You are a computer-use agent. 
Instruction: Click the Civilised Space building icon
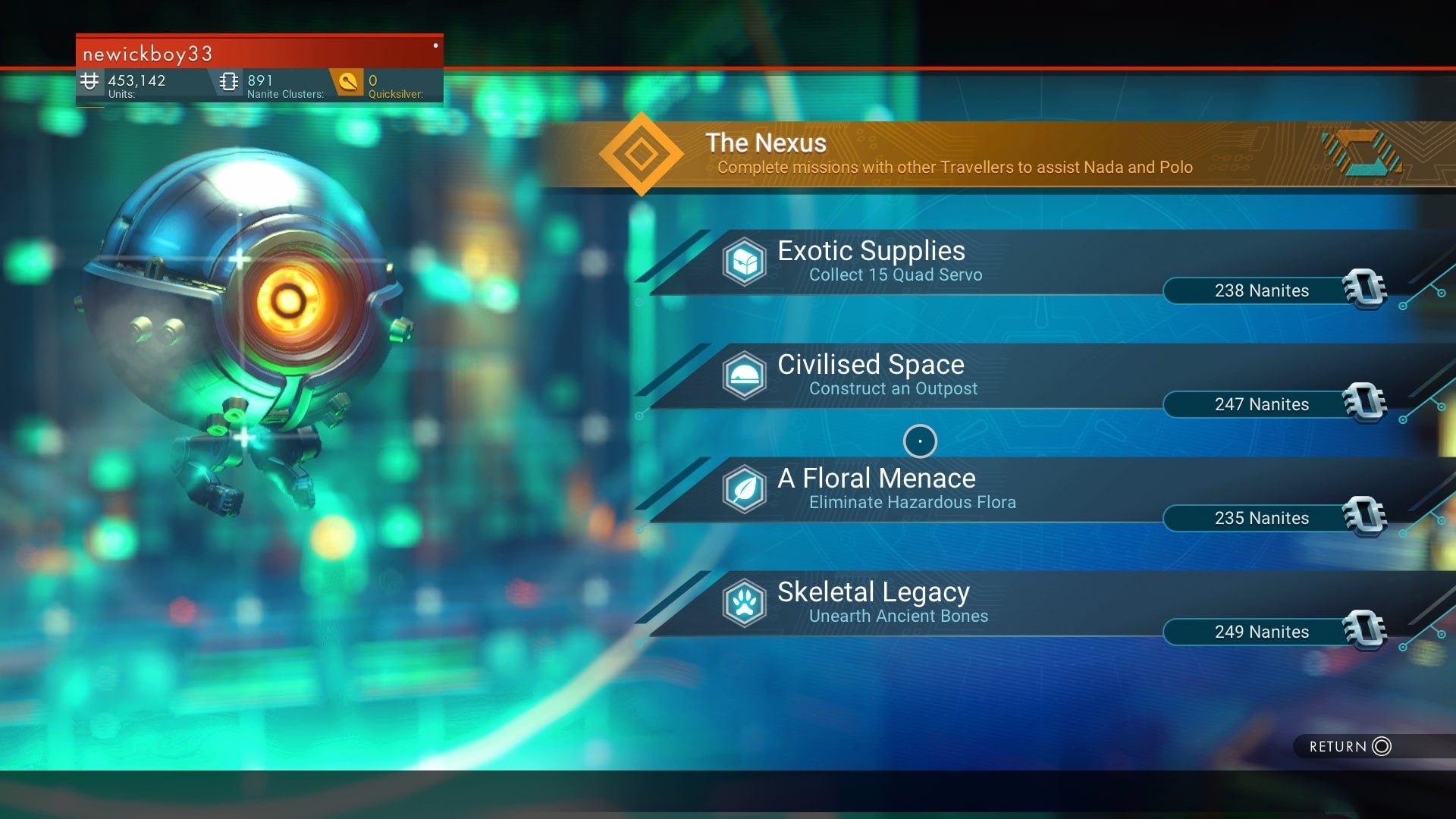(x=745, y=375)
